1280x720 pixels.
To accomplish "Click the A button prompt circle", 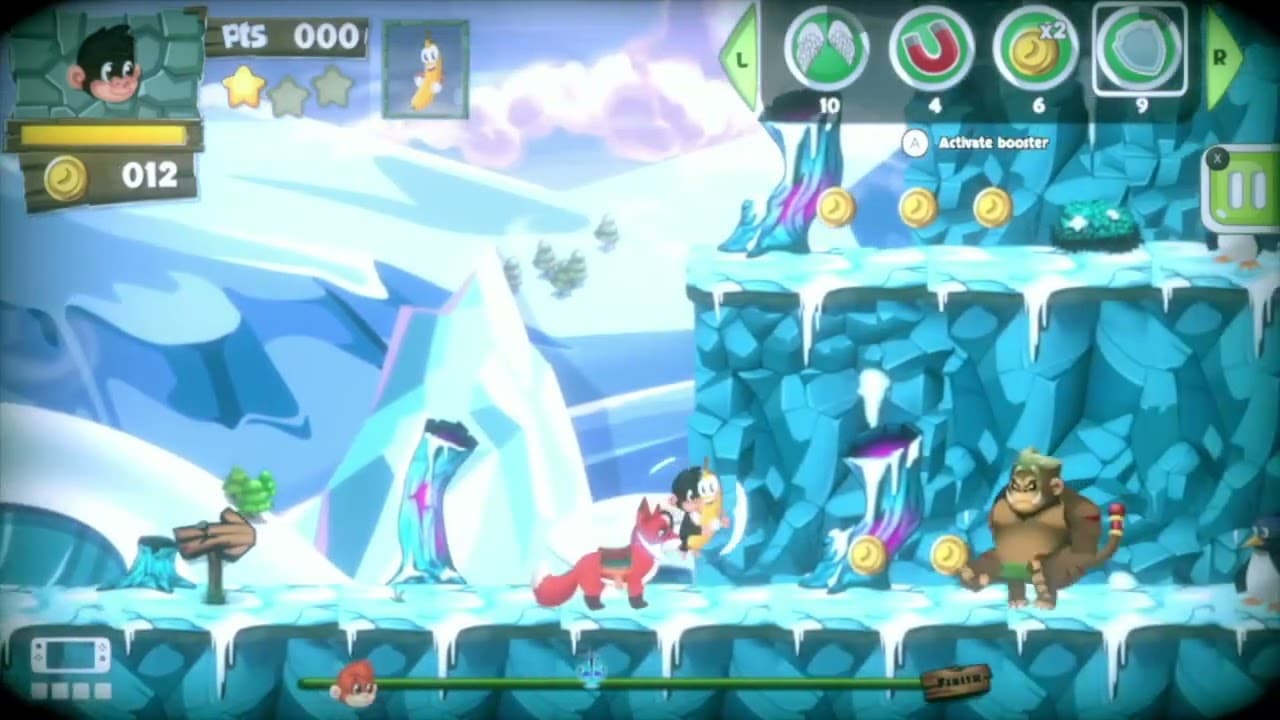I will click(914, 143).
